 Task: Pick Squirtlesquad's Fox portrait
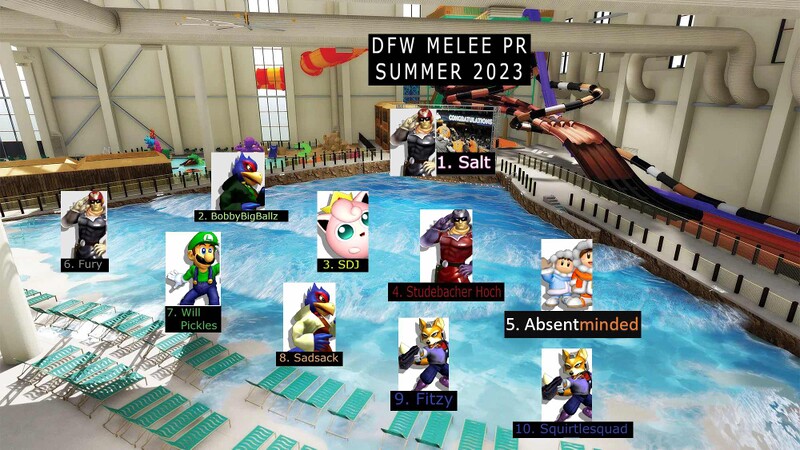click(566, 384)
